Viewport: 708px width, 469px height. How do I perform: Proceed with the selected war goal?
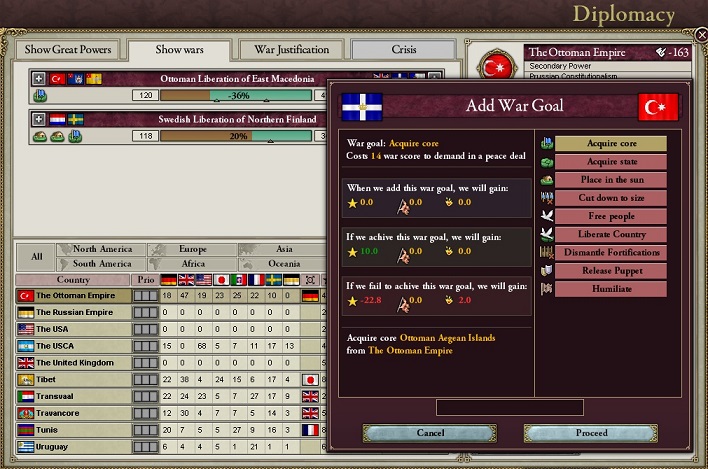click(x=591, y=433)
